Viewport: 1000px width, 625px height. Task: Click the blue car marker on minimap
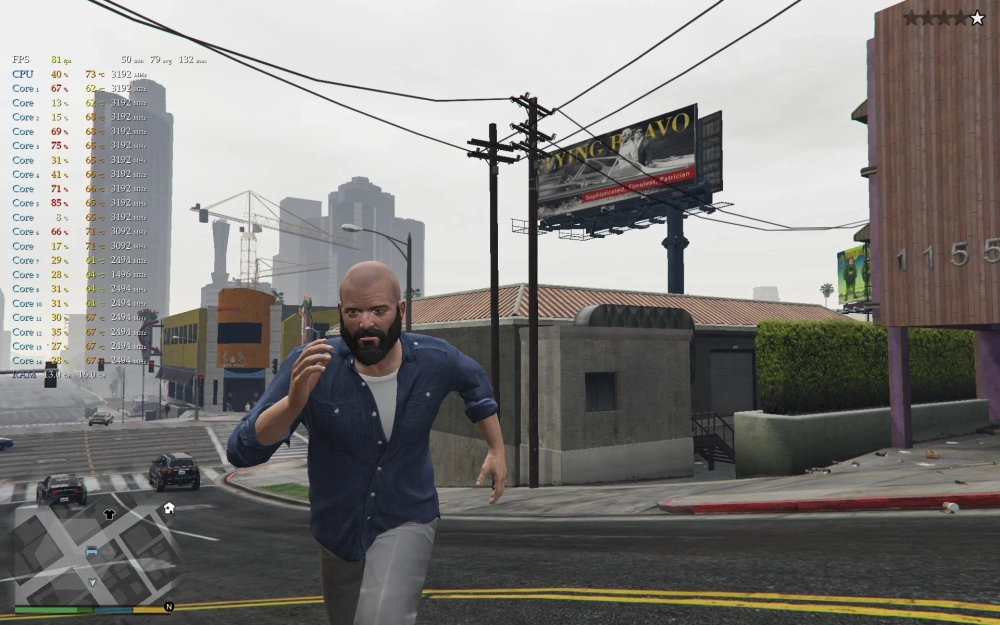(92, 551)
